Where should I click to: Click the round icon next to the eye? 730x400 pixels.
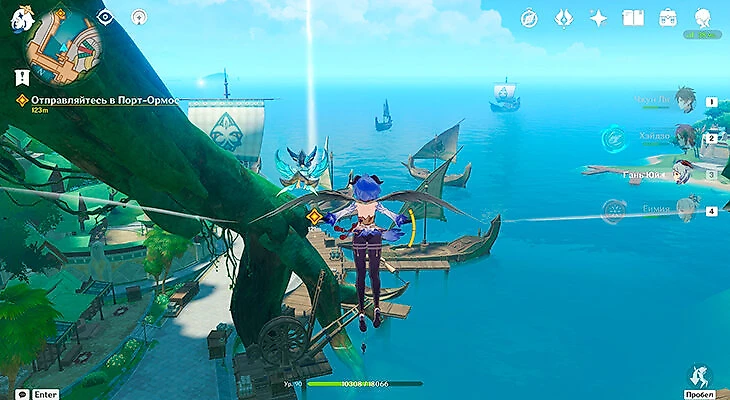[x=138, y=17]
